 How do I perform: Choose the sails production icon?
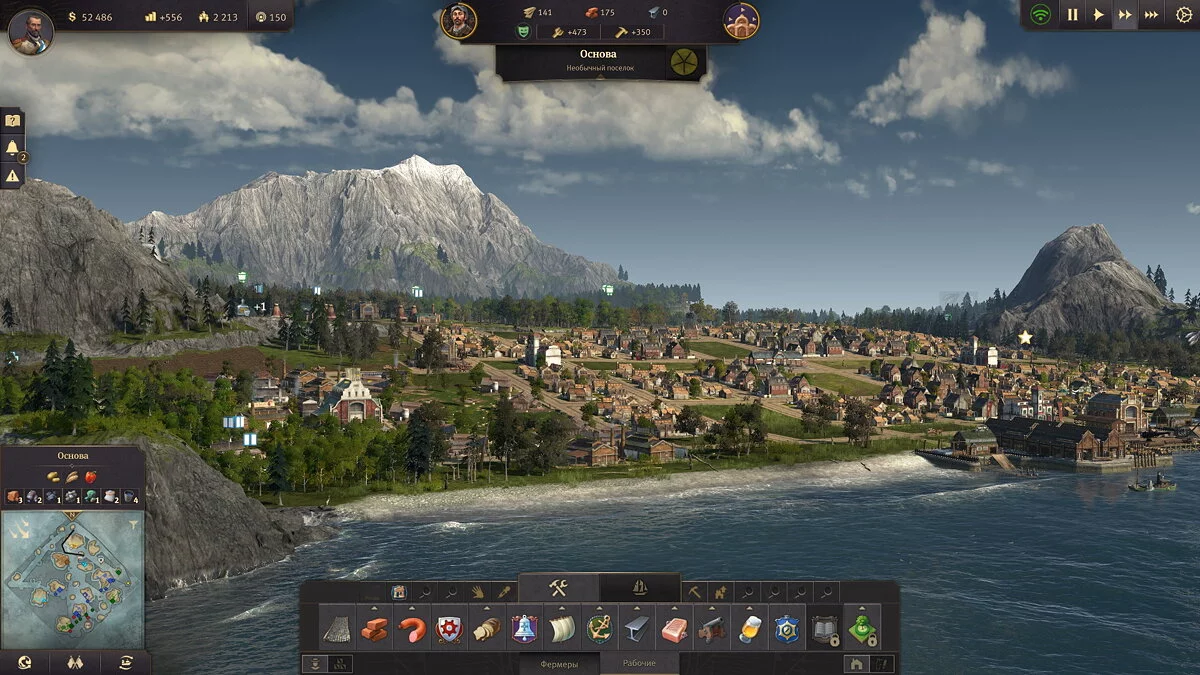pos(561,629)
